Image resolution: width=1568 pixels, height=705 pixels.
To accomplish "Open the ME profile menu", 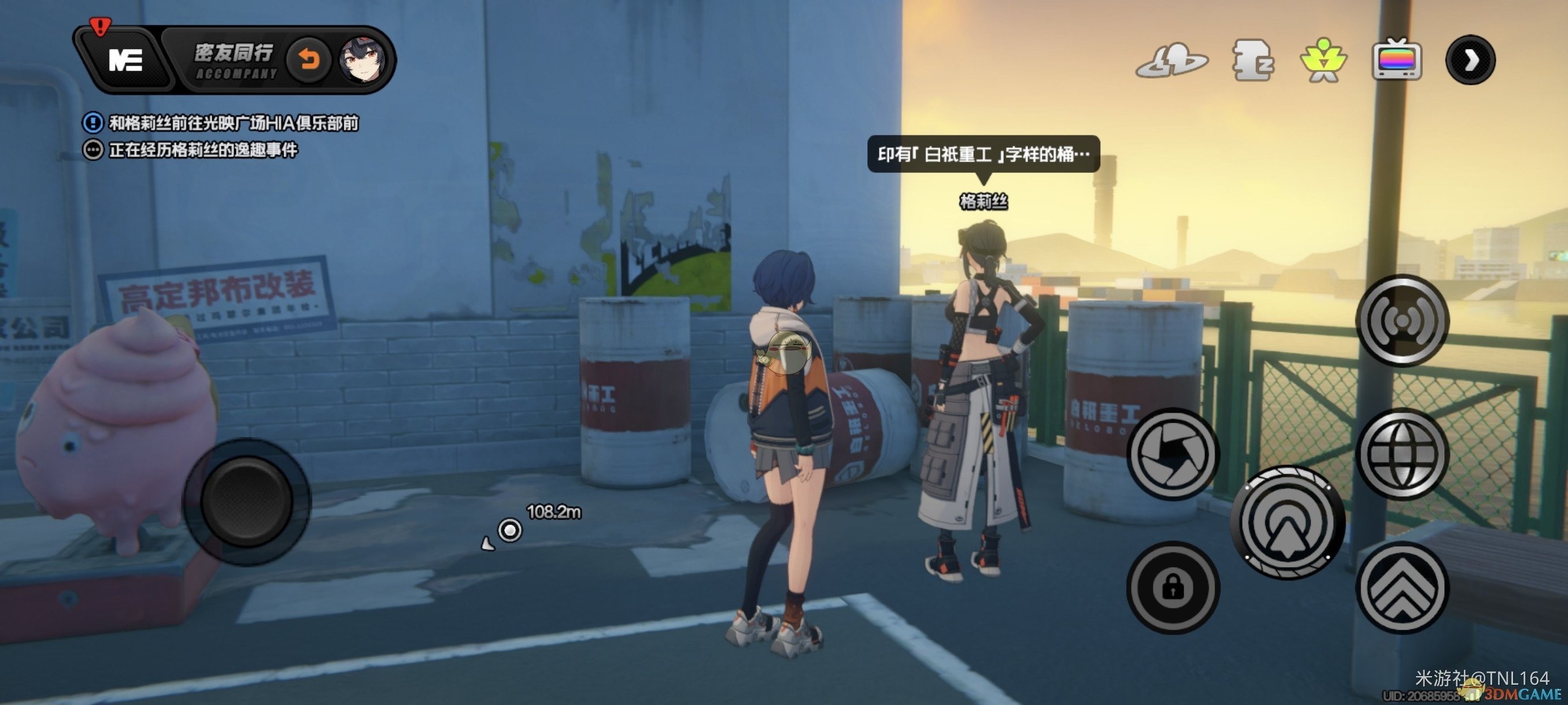I will coord(125,60).
